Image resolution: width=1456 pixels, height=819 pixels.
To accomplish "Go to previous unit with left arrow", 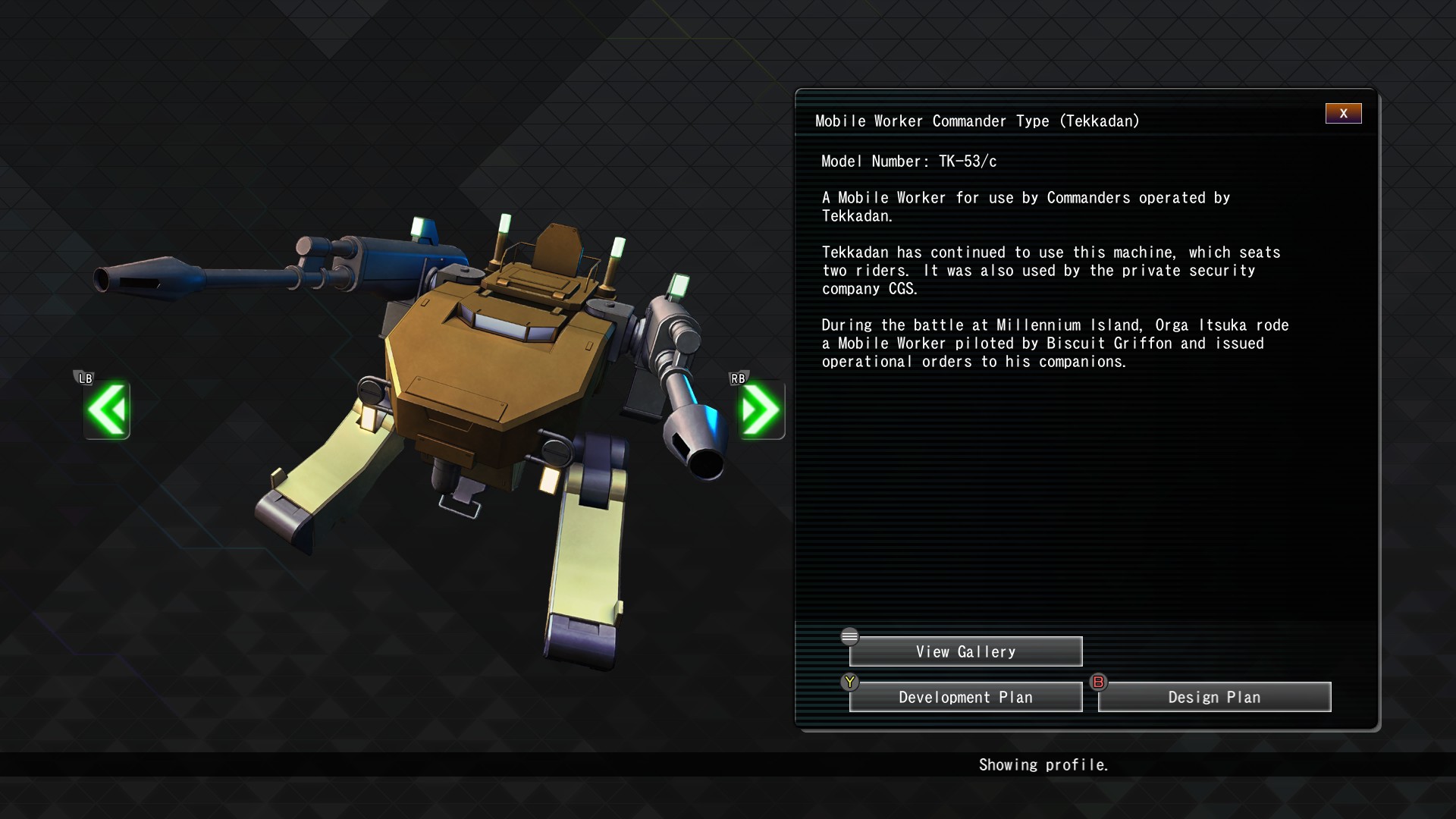I will 107,410.
